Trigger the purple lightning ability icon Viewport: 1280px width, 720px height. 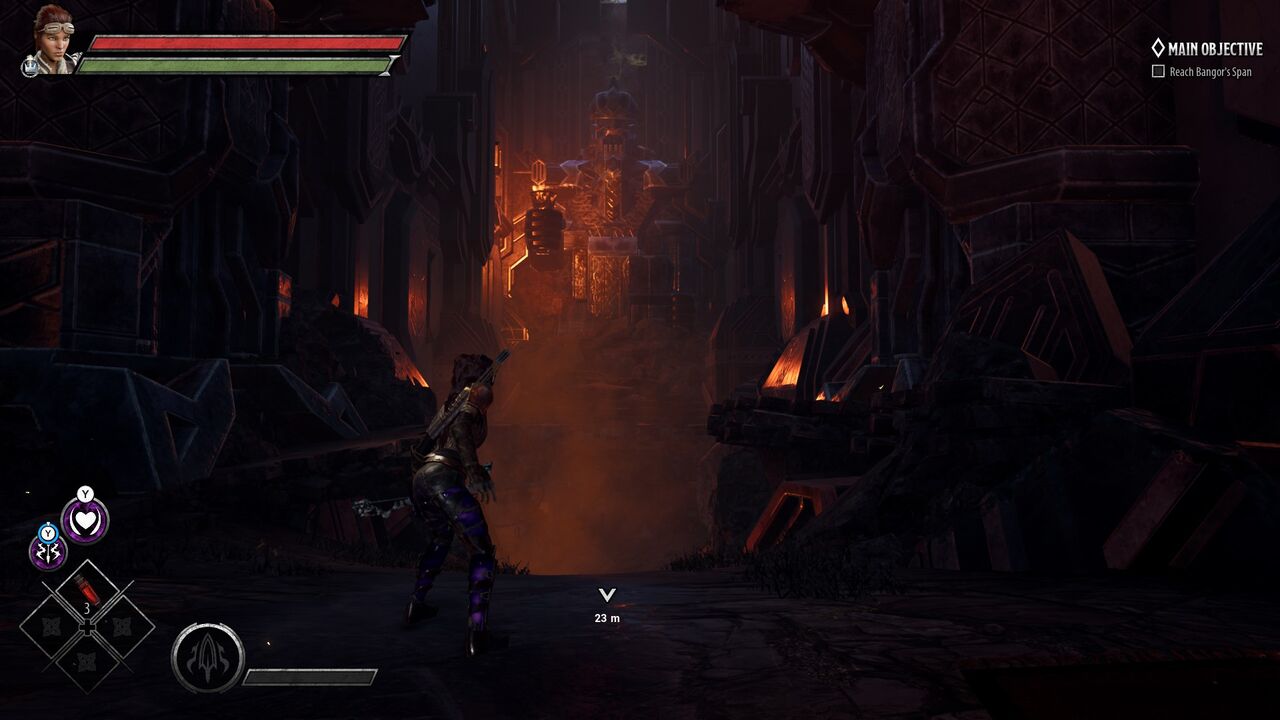pyautogui.click(x=48, y=552)
